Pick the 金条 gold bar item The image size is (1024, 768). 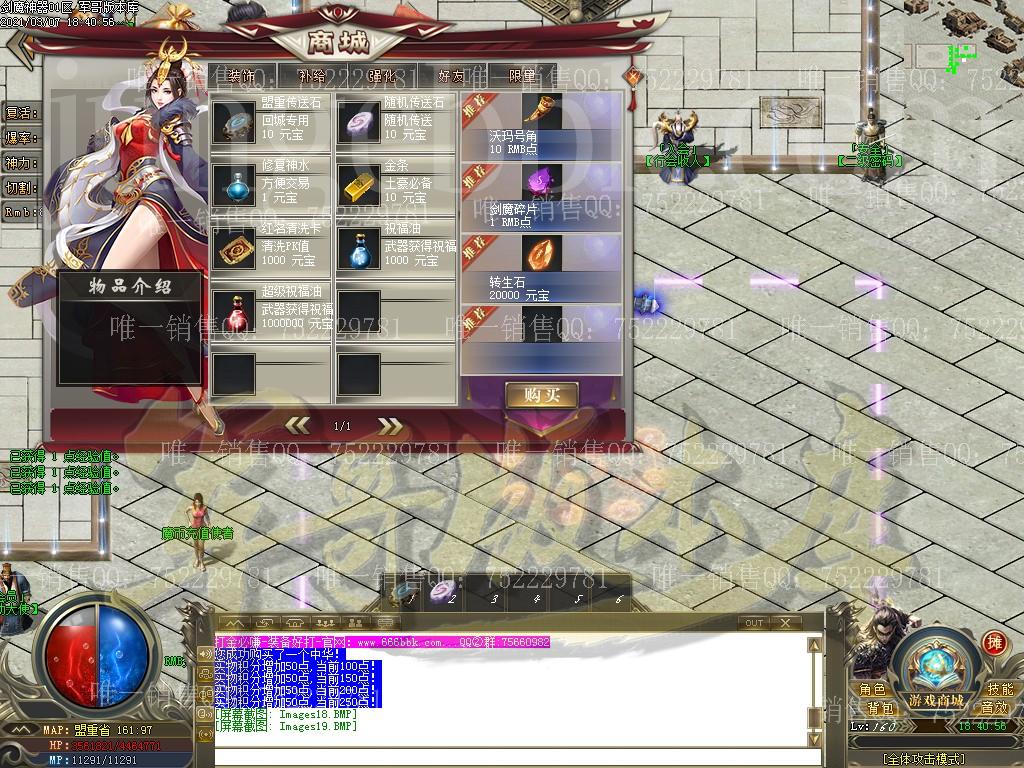(x=358, y=185)
